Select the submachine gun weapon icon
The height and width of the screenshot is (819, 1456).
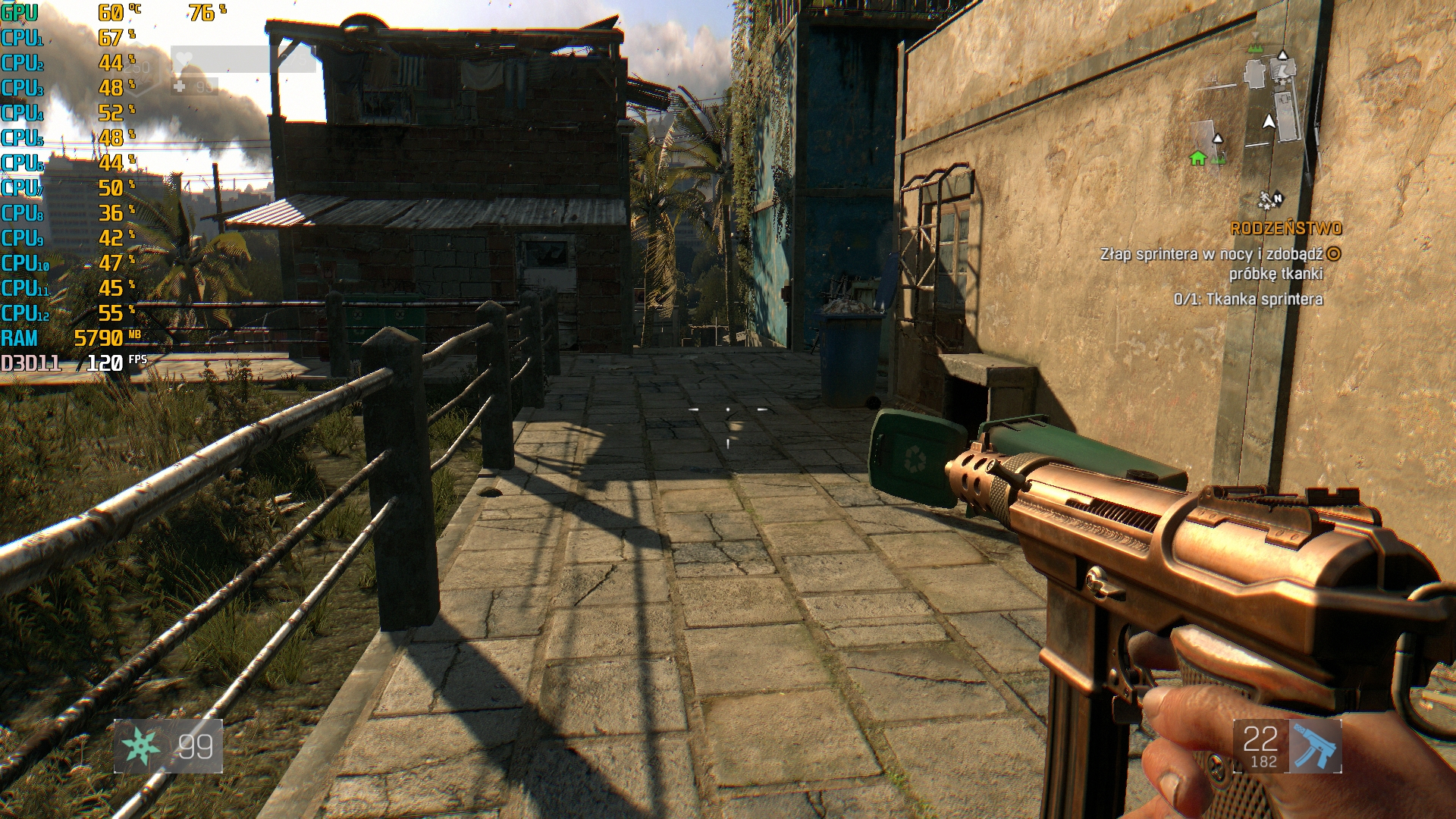tap(1314, 746)
